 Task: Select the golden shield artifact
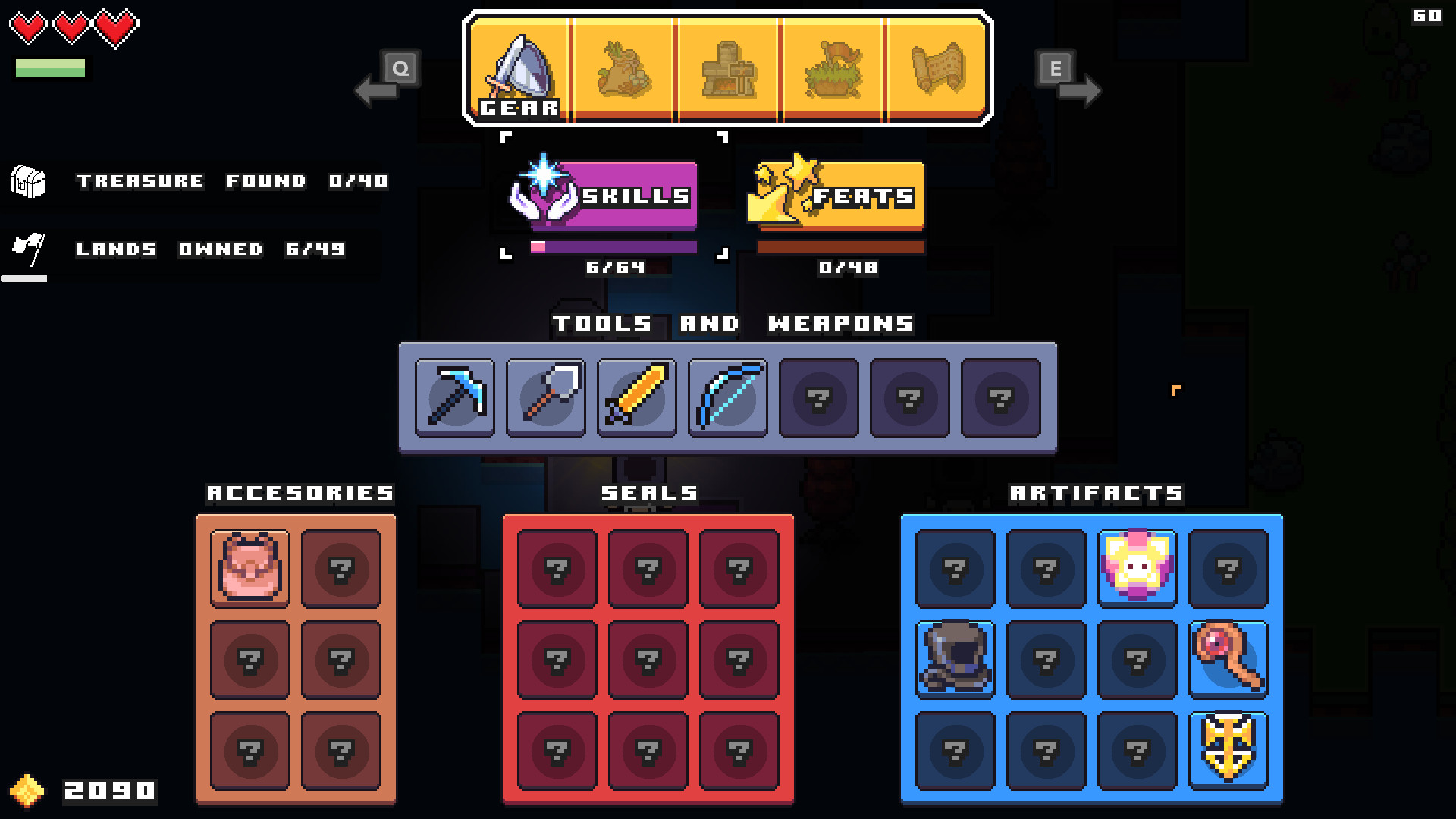coord(1228,749)
